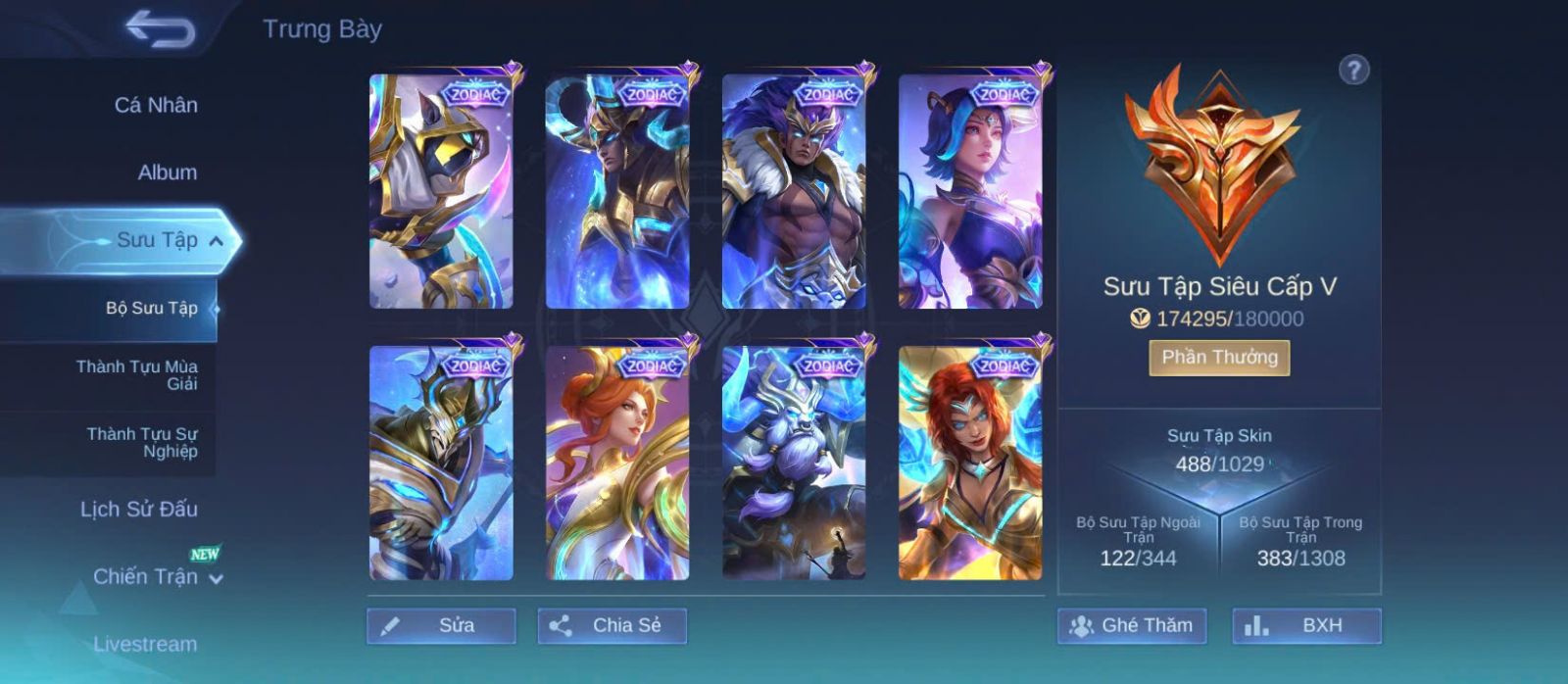Select the hooded yellow-eyed Zodiac skin card
1568x684 pixels.
point(441,192)
